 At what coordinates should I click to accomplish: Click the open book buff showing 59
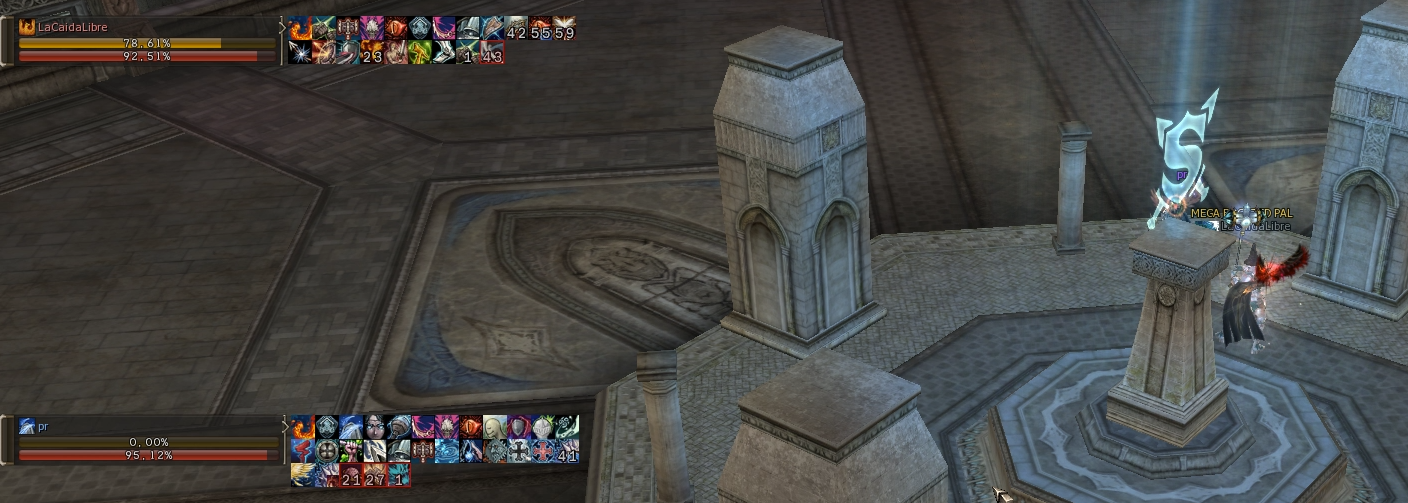point(564,28)
